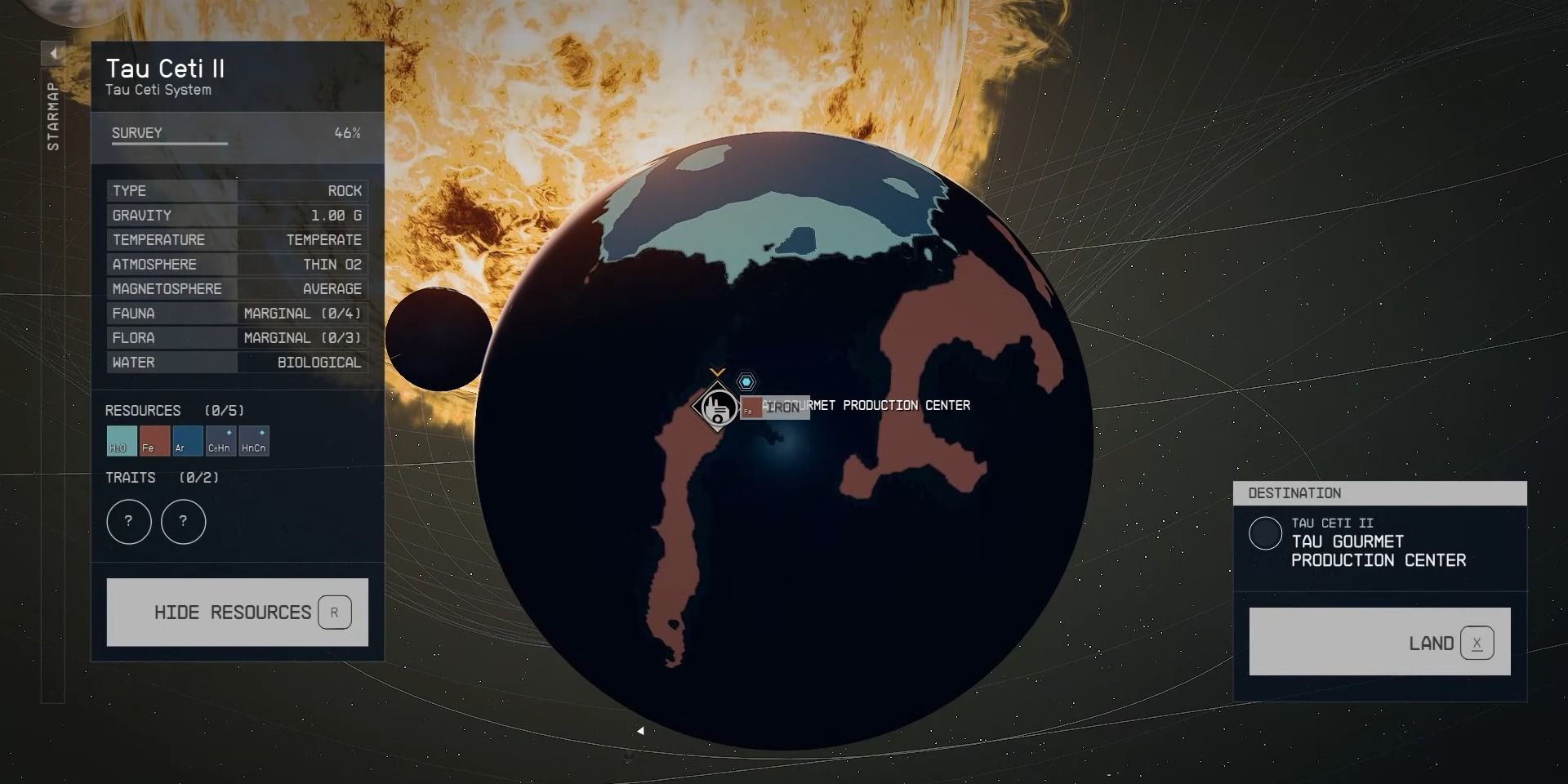Select the Ar argon resource icon

187,441
